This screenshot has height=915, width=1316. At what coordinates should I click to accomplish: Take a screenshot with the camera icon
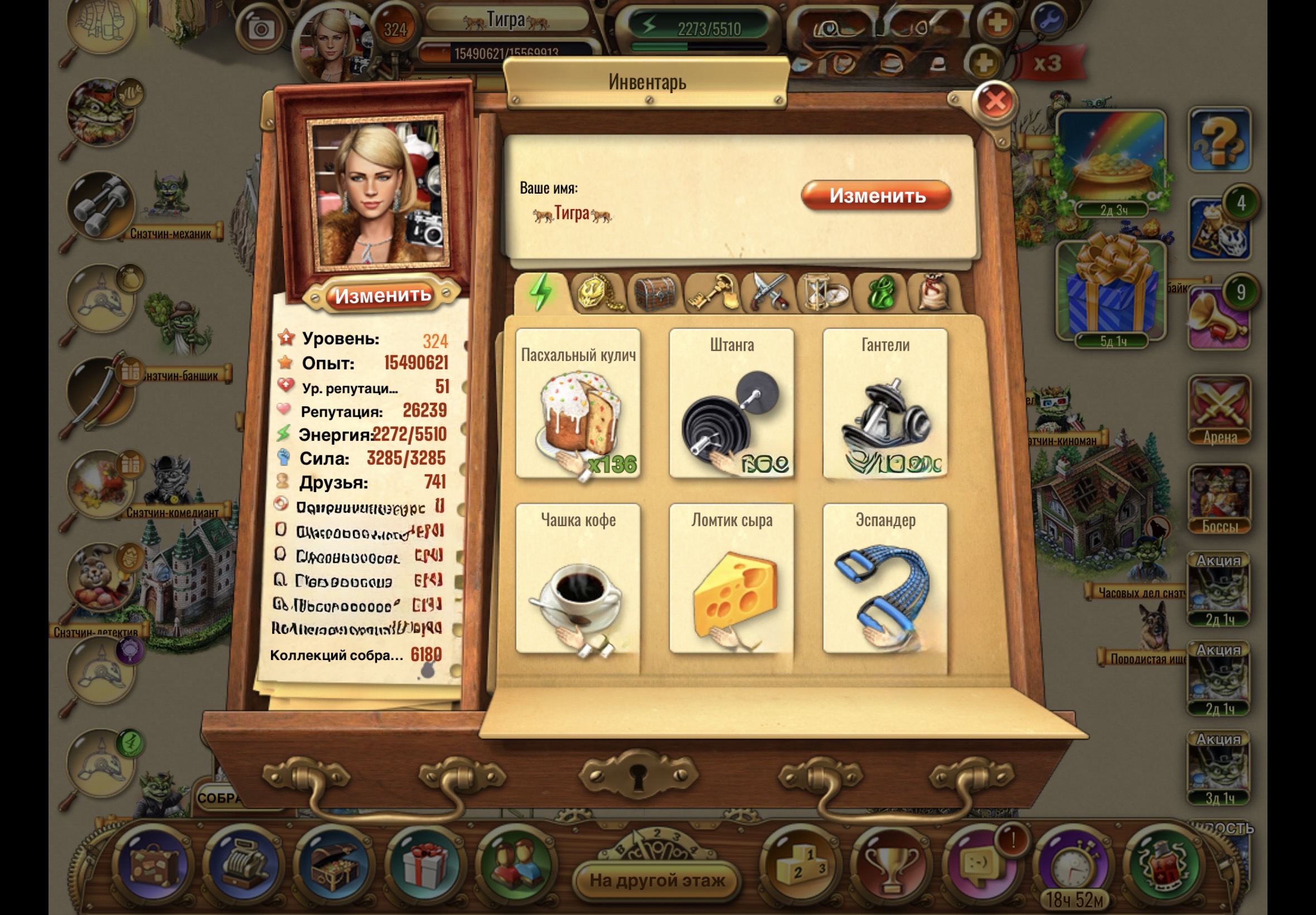coord(262,28)
